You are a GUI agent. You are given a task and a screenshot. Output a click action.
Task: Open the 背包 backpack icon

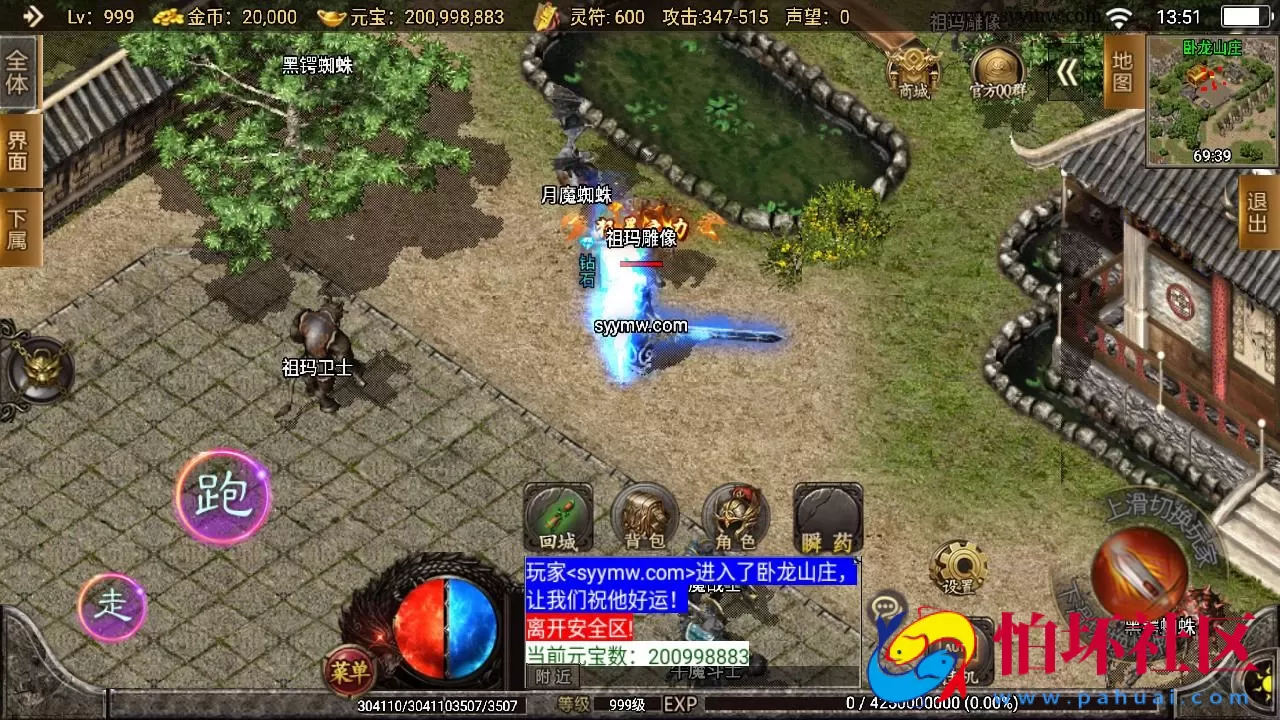[645, 517]
